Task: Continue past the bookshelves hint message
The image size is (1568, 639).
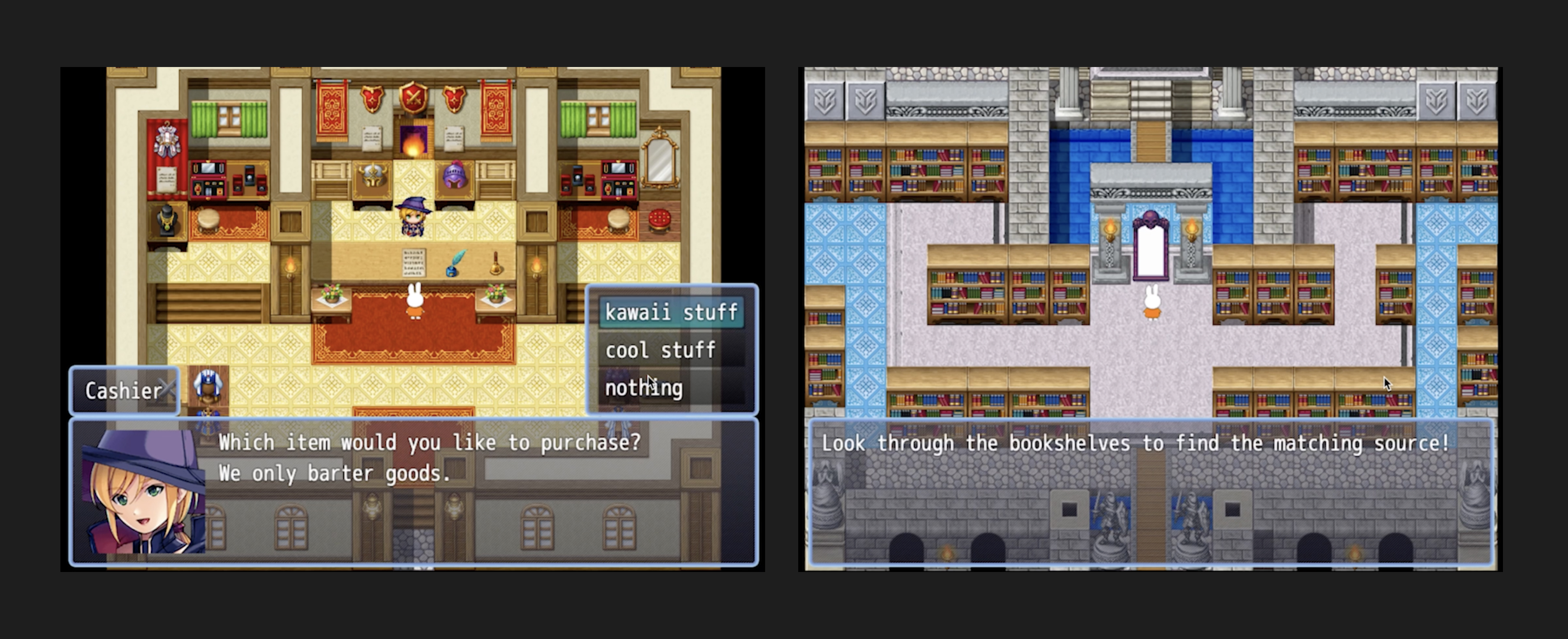Action: 1150,492
